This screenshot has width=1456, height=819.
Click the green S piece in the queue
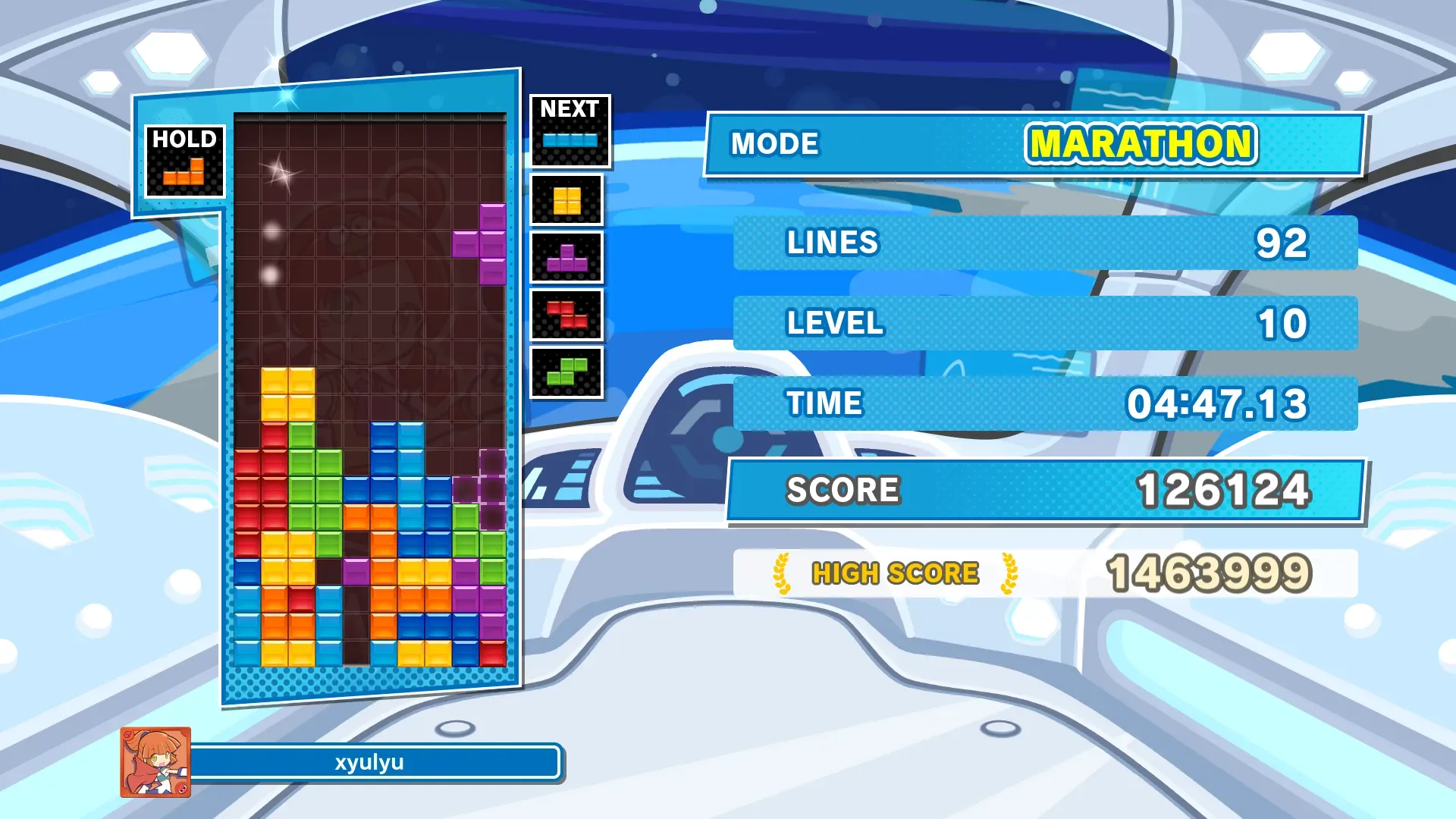tap(566, 372)
